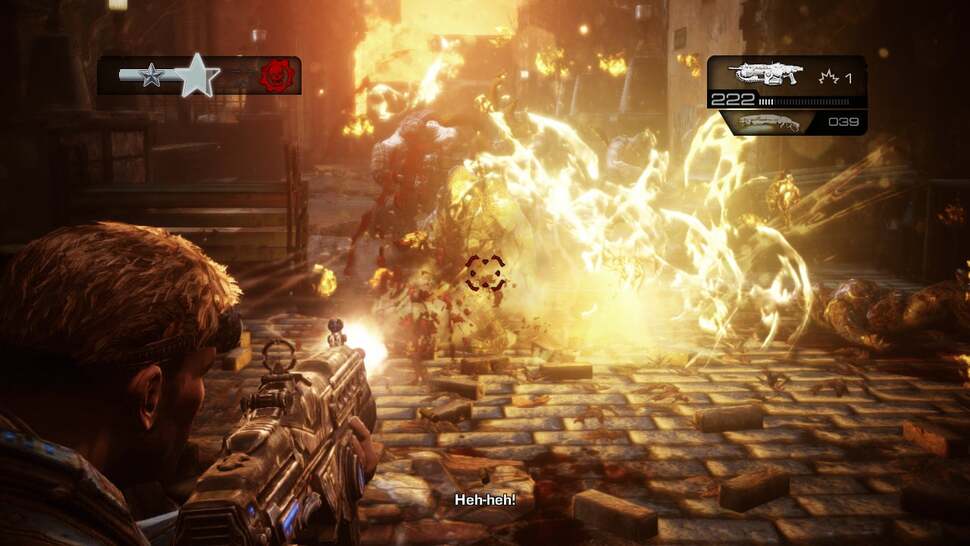
Task: Select the primary assault rifle weapon icon
Action: click(x=765, y=74)
